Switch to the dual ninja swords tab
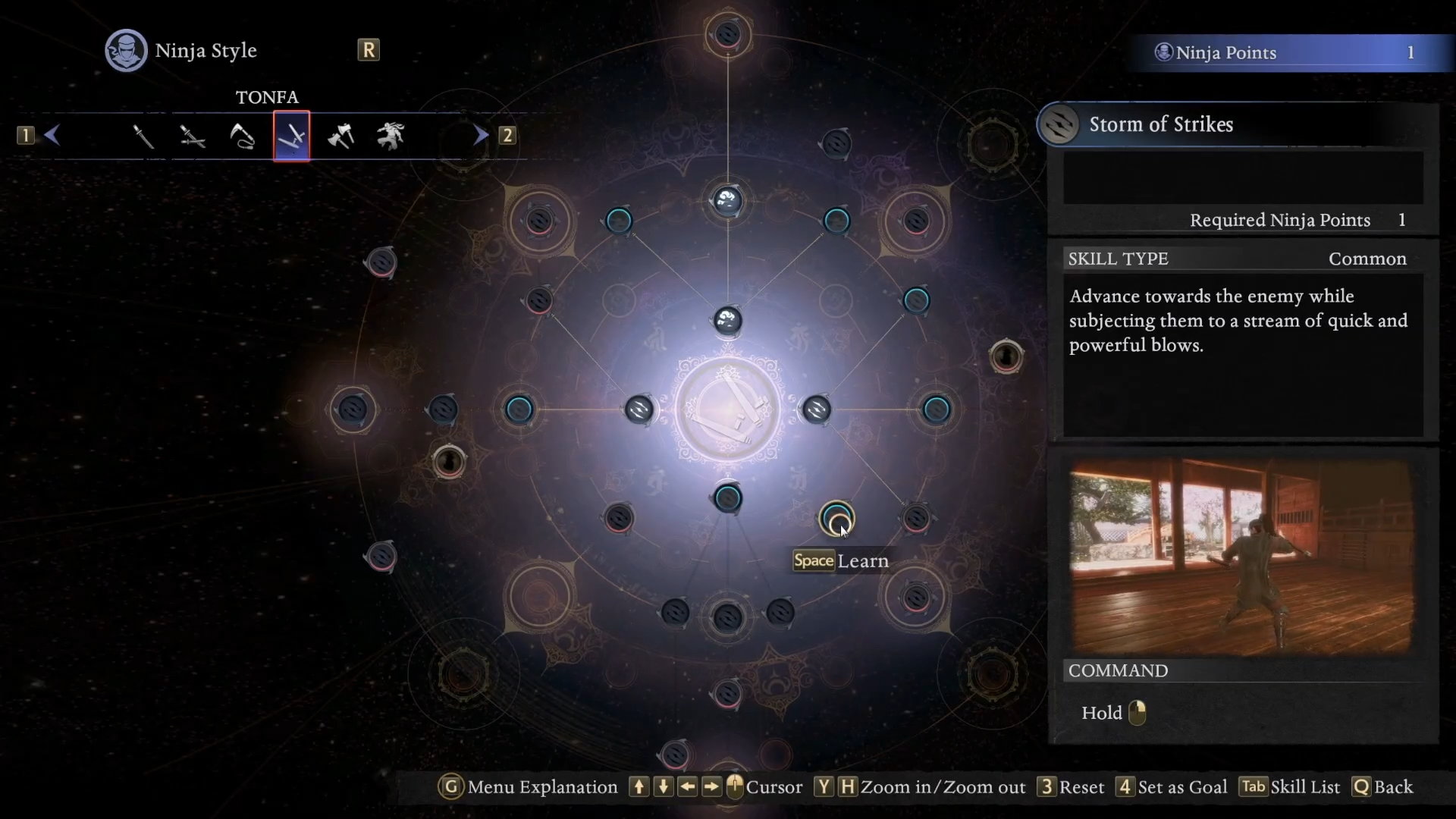Viewport: 1456px width, 819px height. (x=193, y=136)
